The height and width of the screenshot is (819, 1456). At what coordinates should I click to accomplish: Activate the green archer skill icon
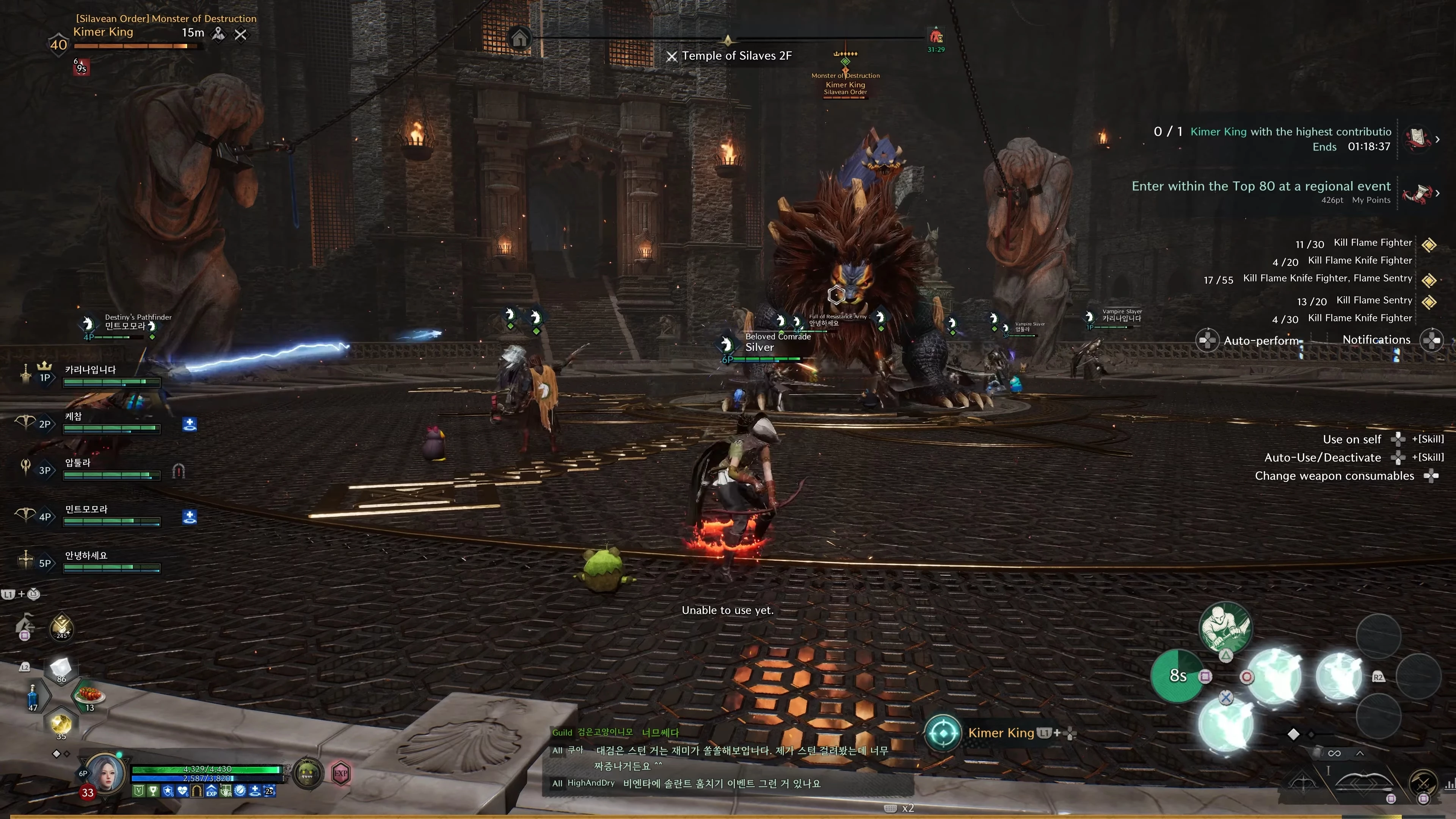pos(1225,628)
